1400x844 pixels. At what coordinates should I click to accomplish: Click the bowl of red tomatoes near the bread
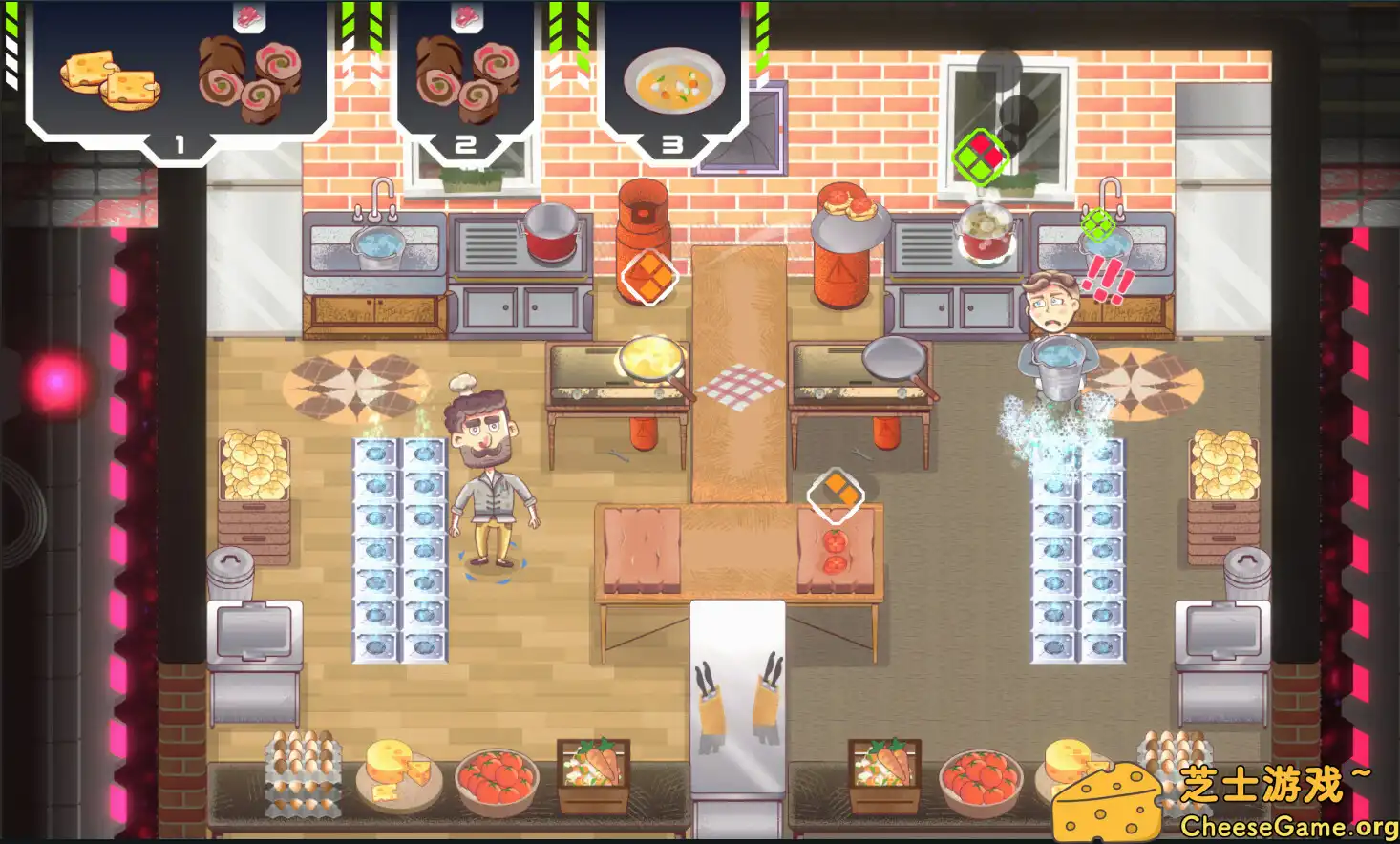pos(499,781)
